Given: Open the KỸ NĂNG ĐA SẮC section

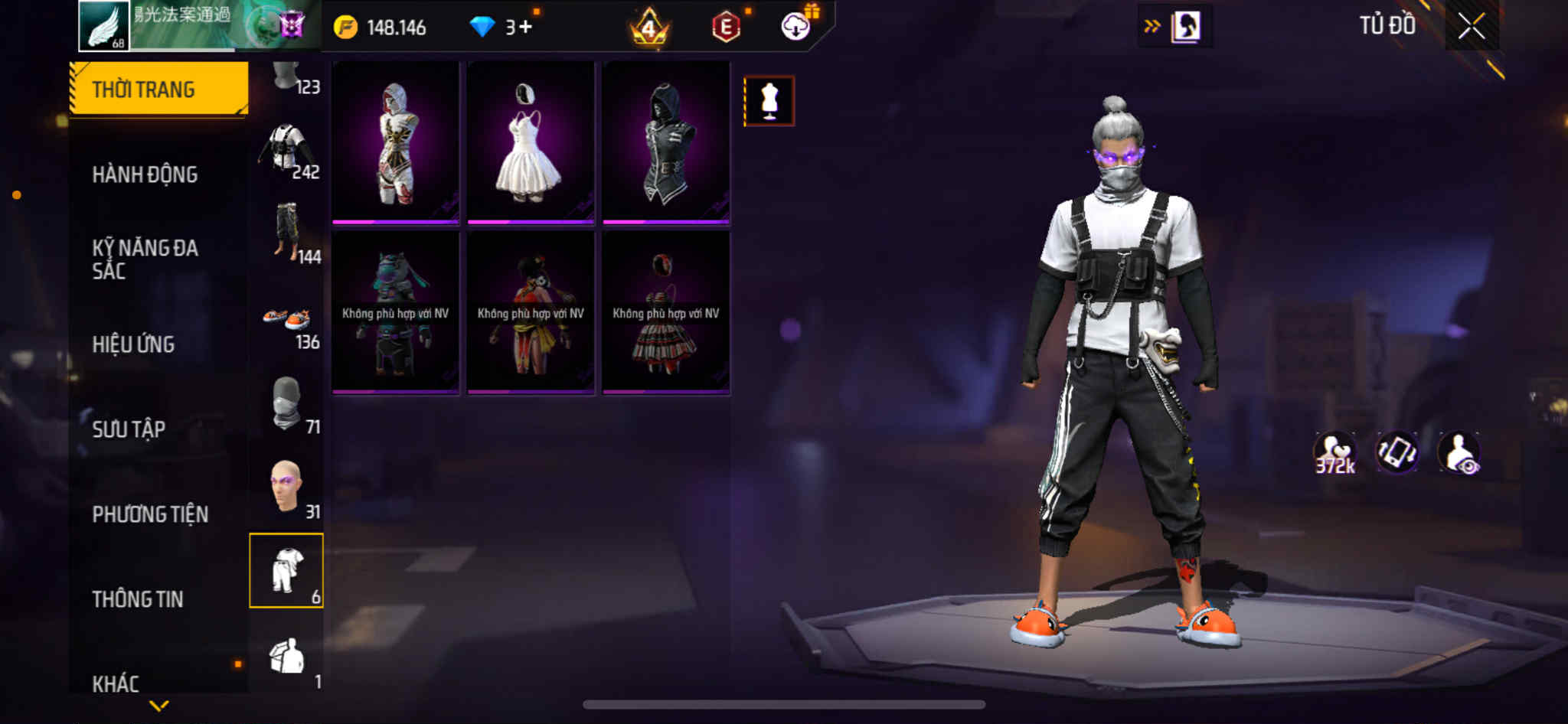Looking at the screenshot, I should click(x=145, y=259).
